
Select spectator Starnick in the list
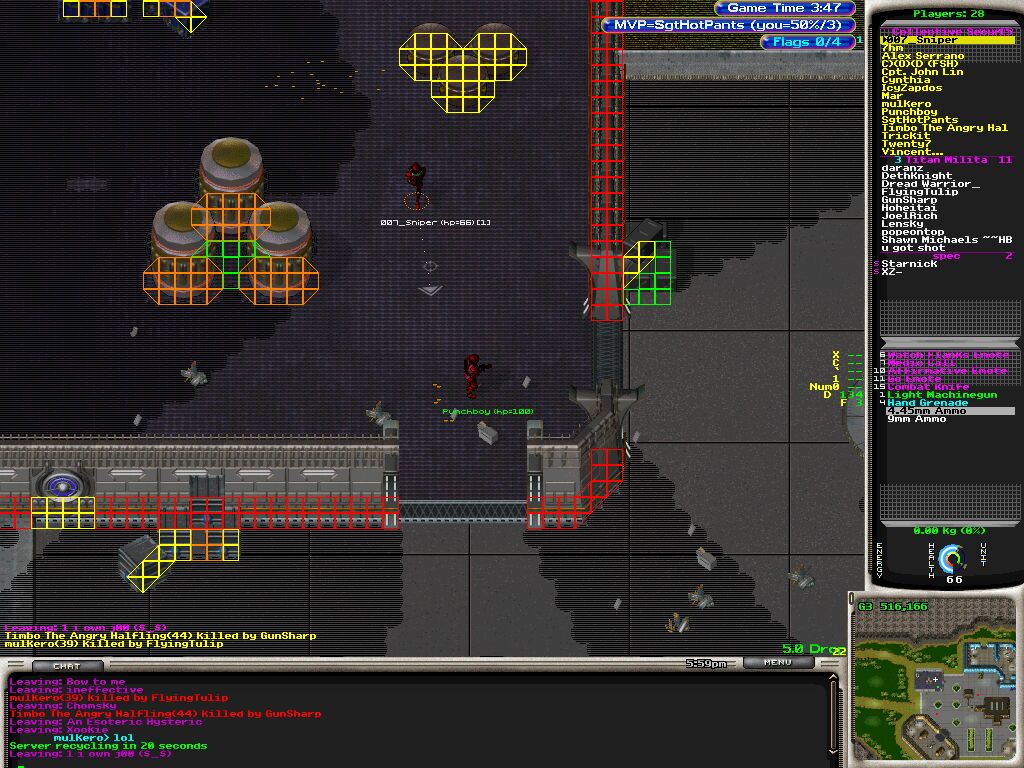coord(909,264)
